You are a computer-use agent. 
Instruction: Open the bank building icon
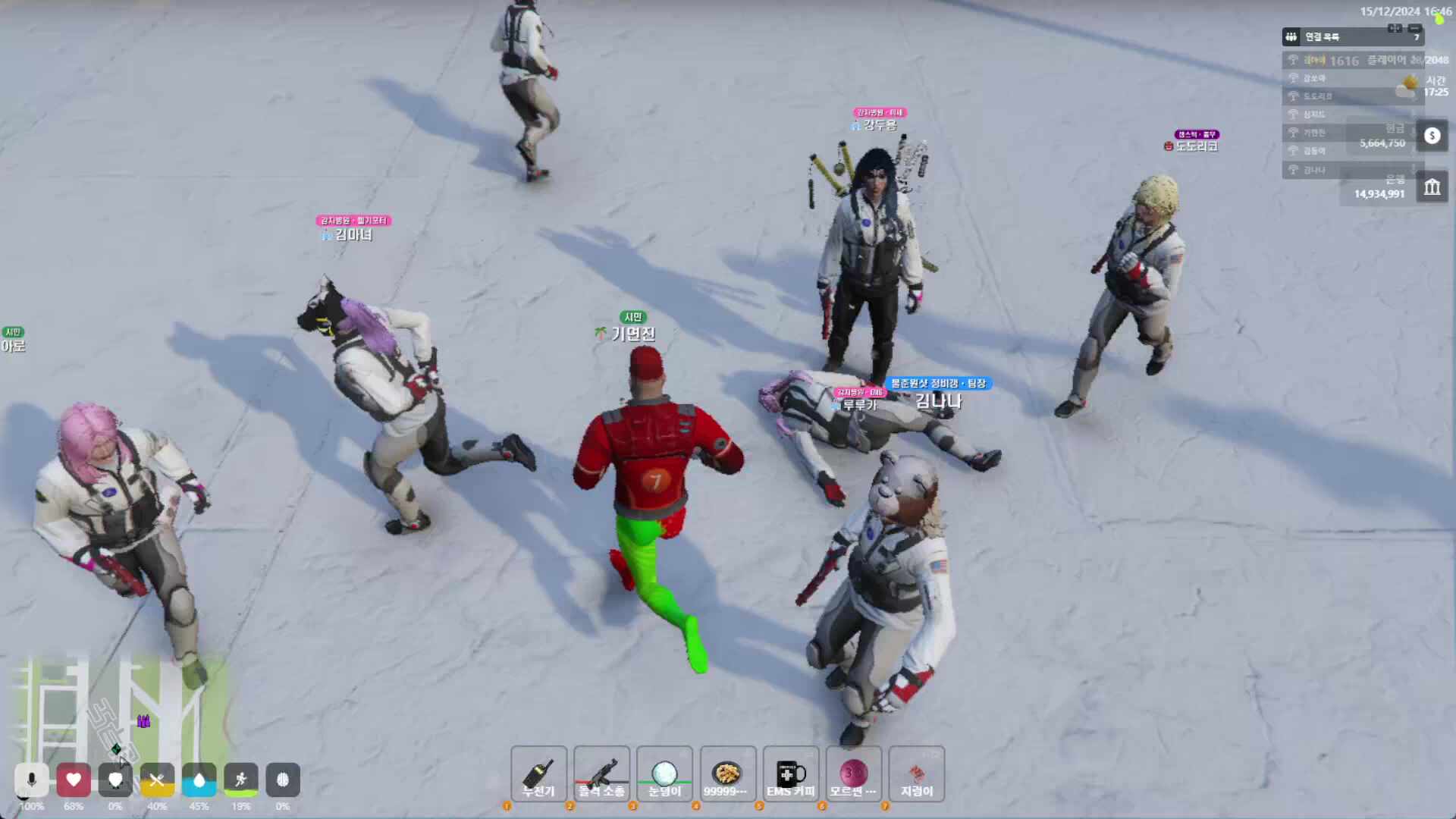pos(1432,187)
